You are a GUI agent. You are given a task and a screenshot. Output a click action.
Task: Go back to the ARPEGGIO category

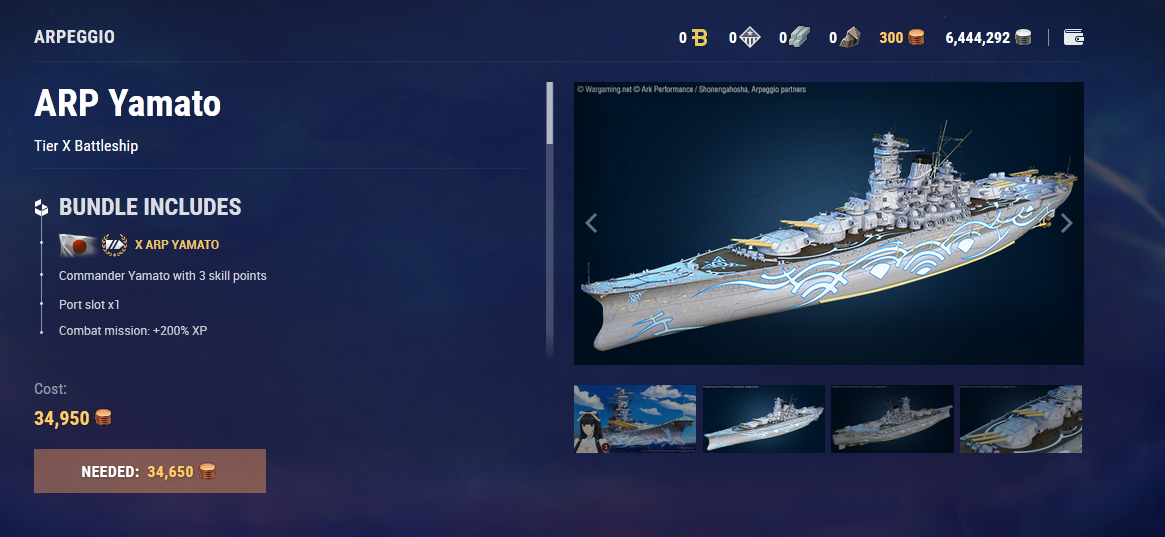coord(74,37)
